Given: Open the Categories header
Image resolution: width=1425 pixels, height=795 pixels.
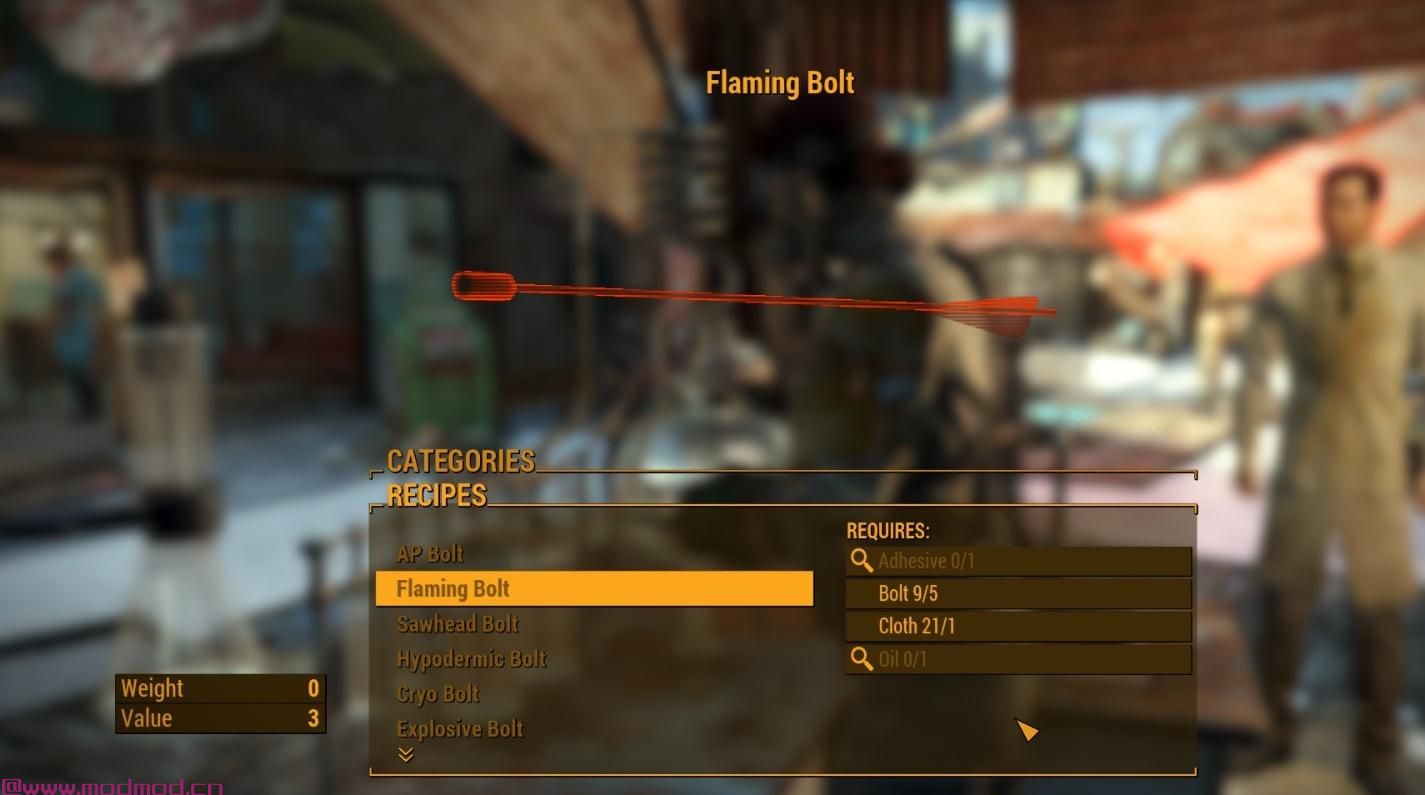Looking at the screenshot, I should point(461,461).
